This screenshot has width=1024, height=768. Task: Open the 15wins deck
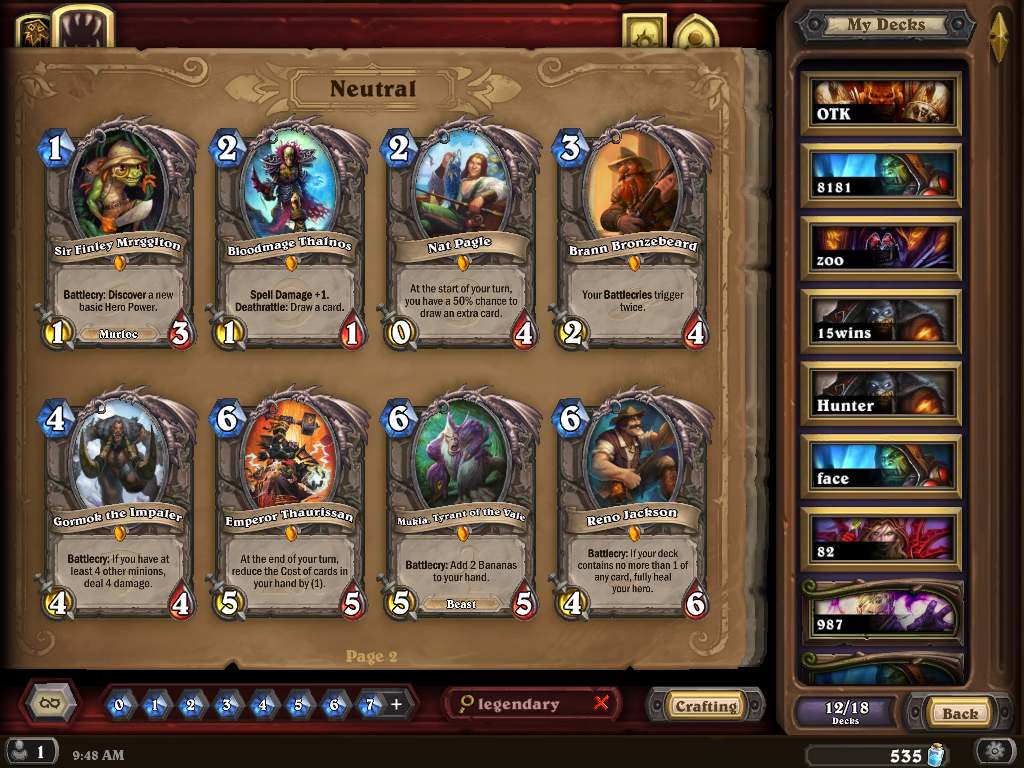tap(881, 321)
